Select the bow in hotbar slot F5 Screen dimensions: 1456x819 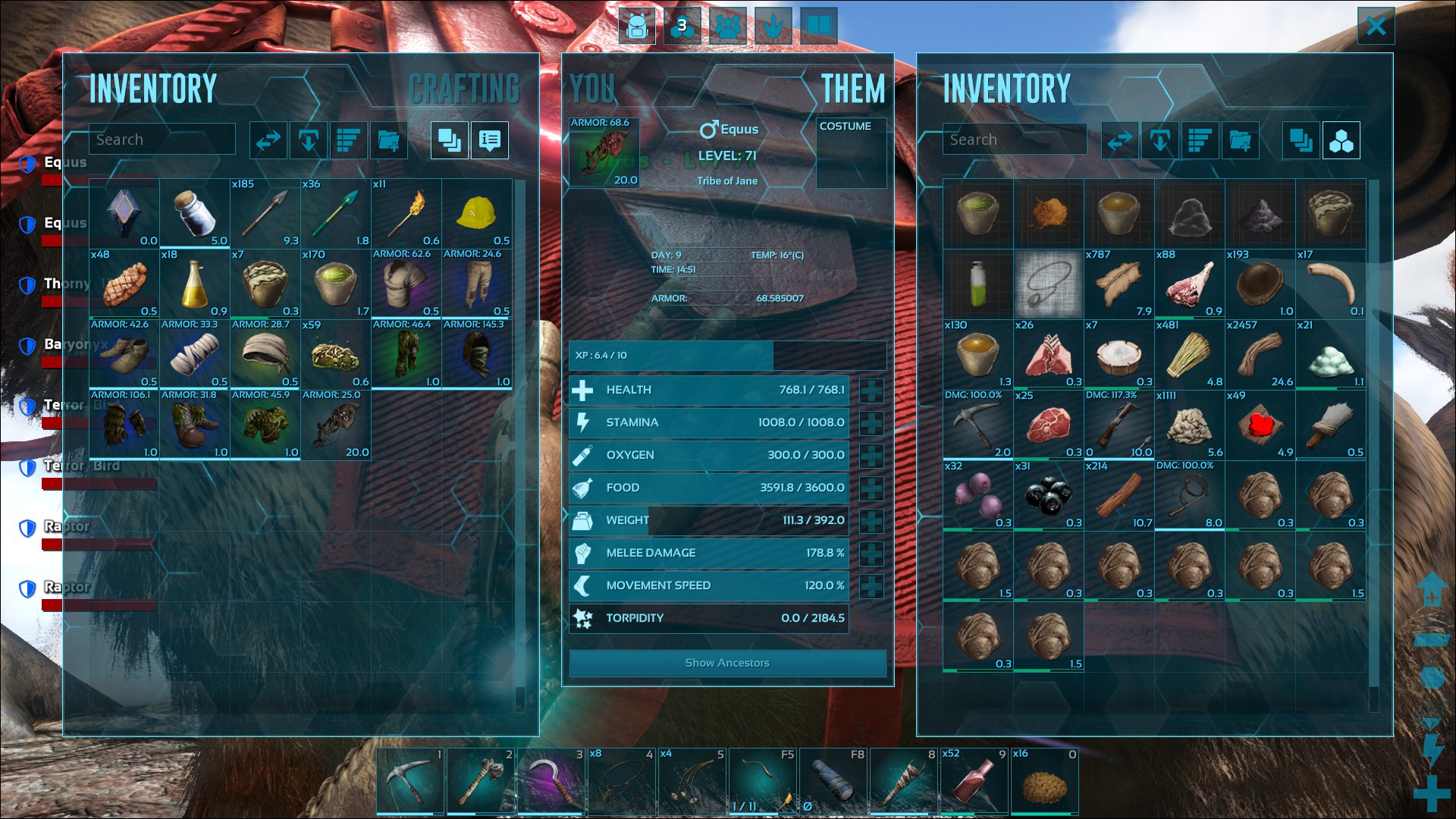(762, 781)
